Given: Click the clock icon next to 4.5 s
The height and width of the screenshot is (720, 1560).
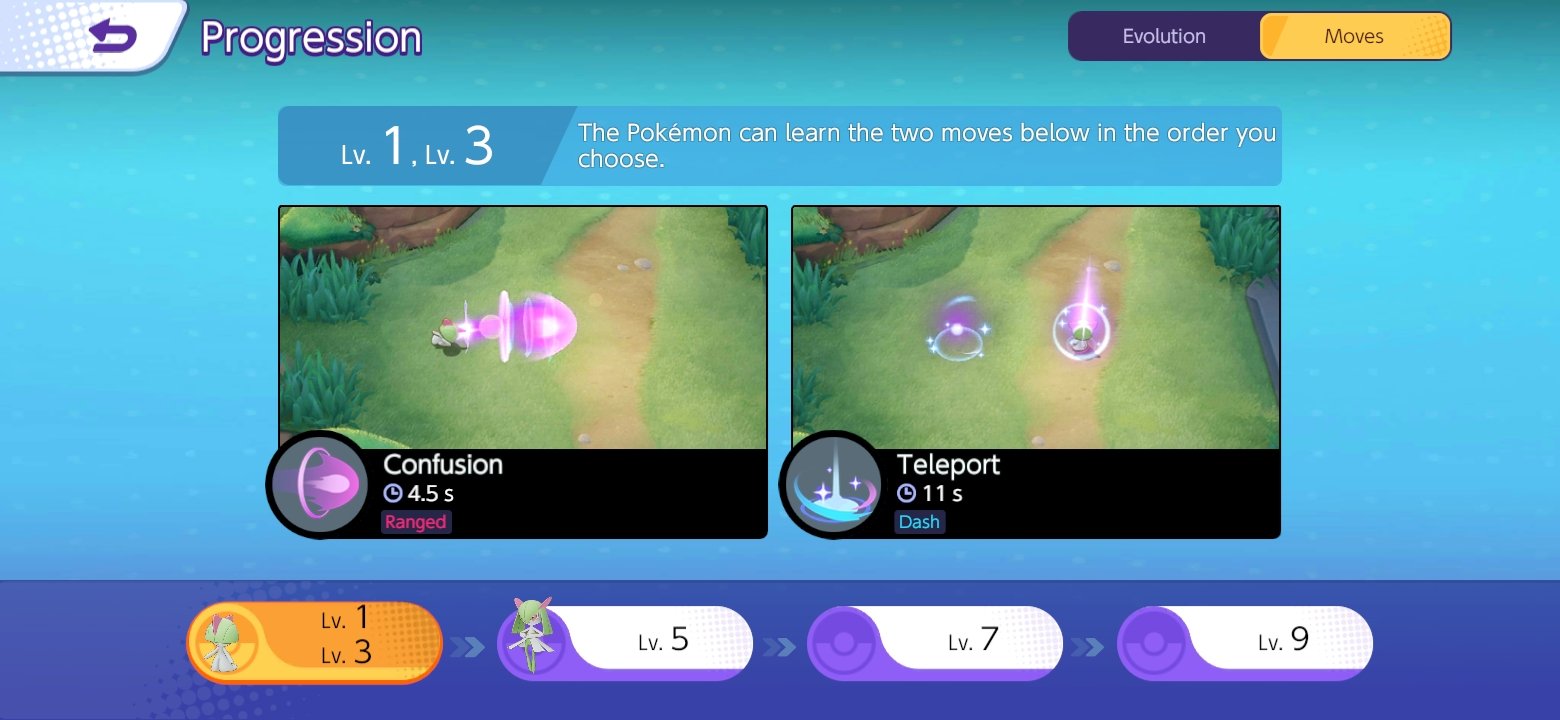Looking at the screenshot, I should [x=395, y=493].
